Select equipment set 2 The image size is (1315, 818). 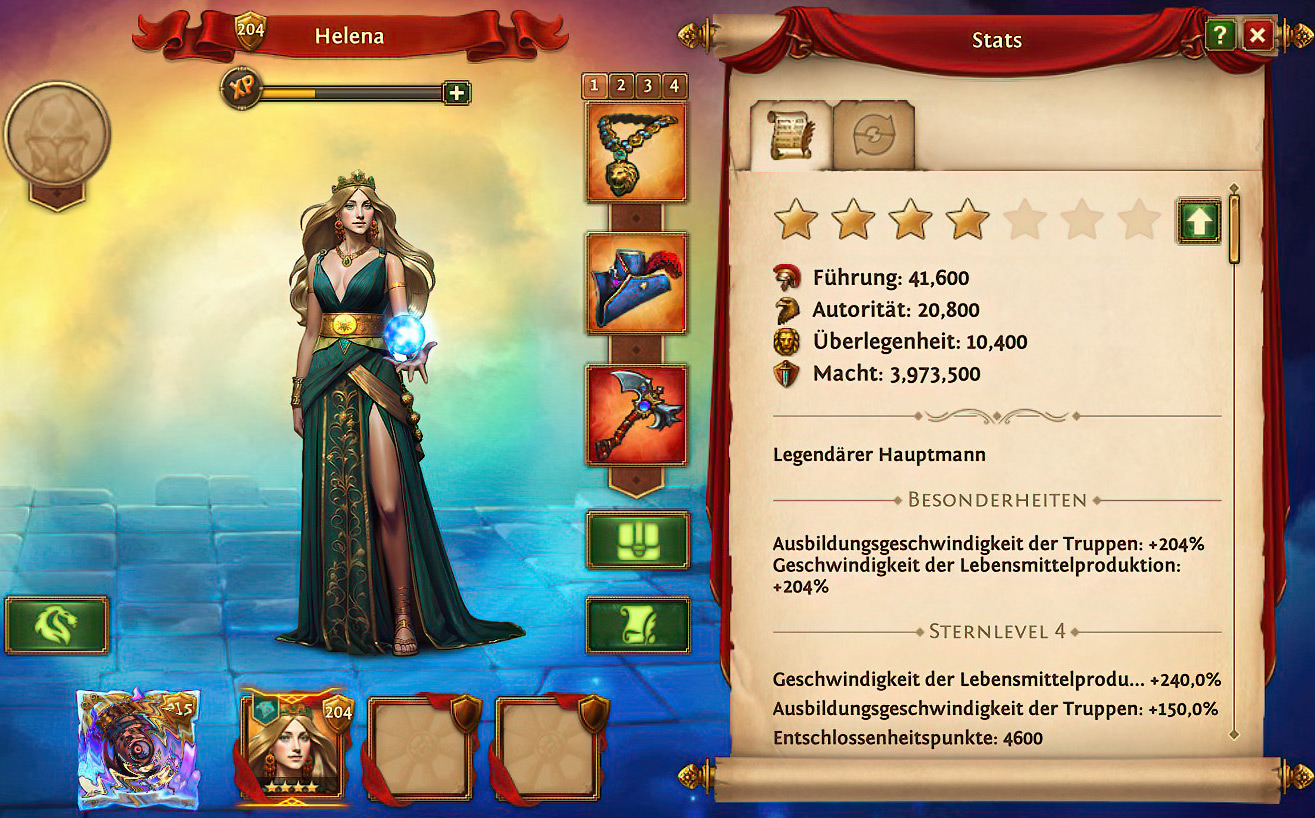(x=621, y=86)
